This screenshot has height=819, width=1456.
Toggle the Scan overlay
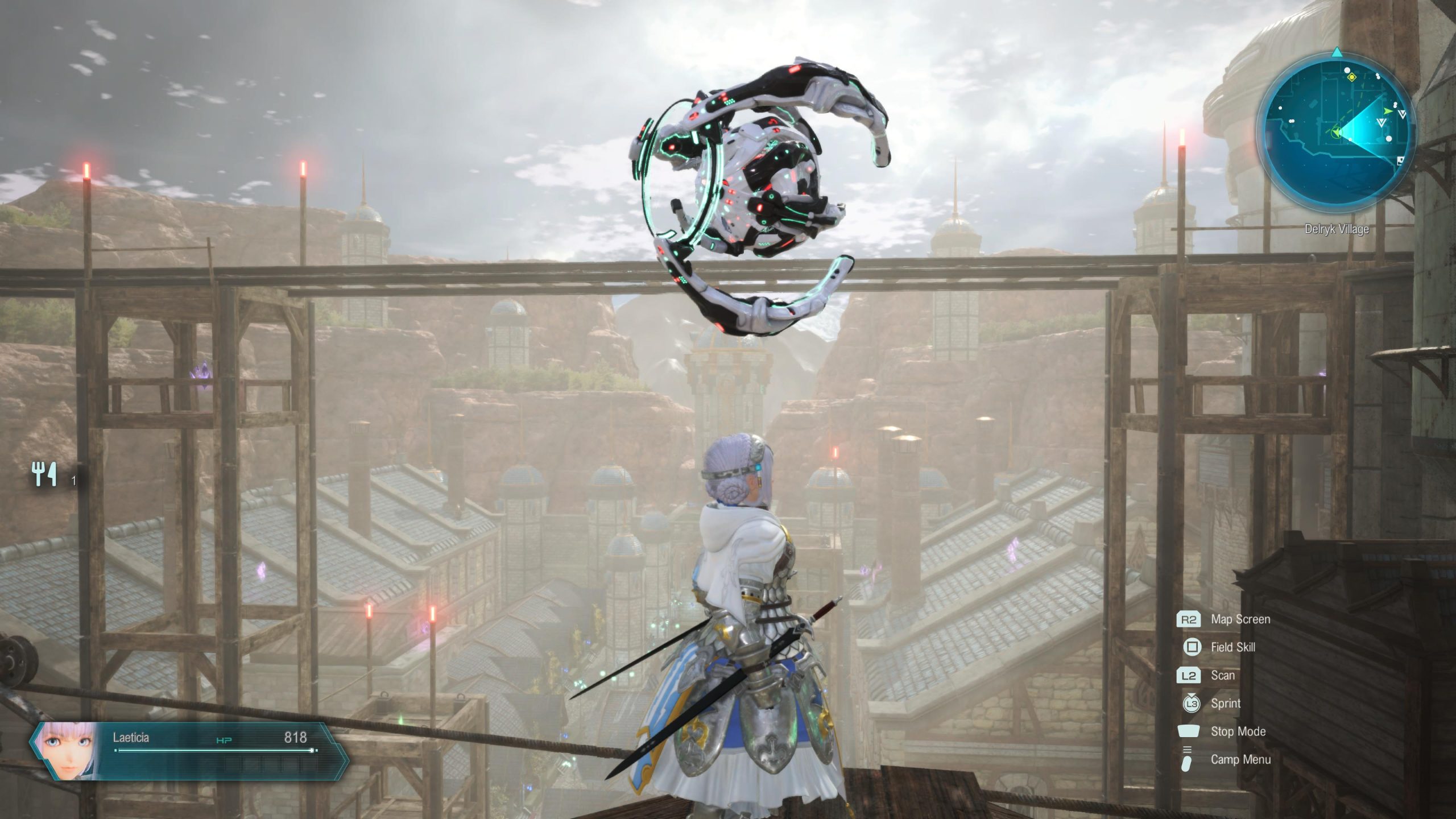point(1223,675)
